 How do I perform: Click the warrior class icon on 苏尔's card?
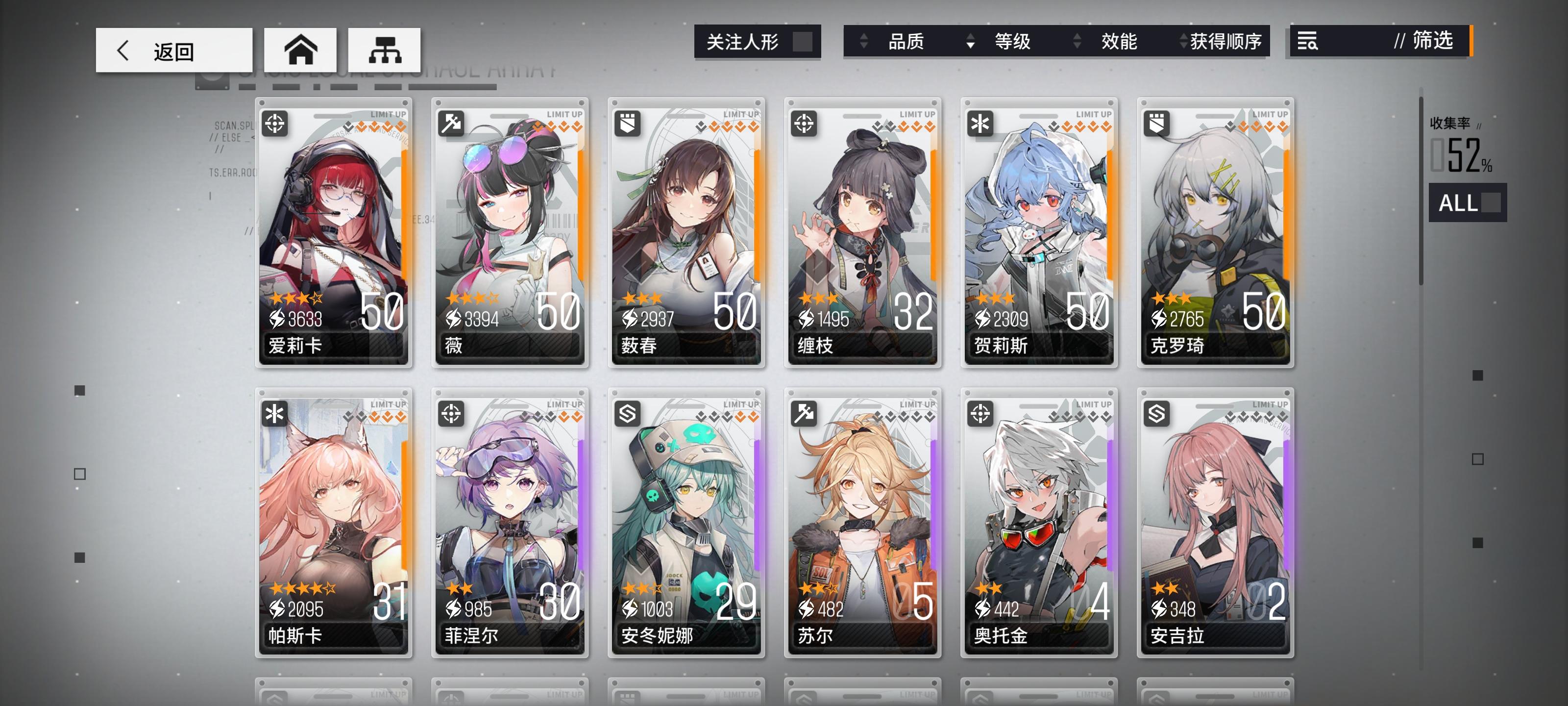coord(804,415)
